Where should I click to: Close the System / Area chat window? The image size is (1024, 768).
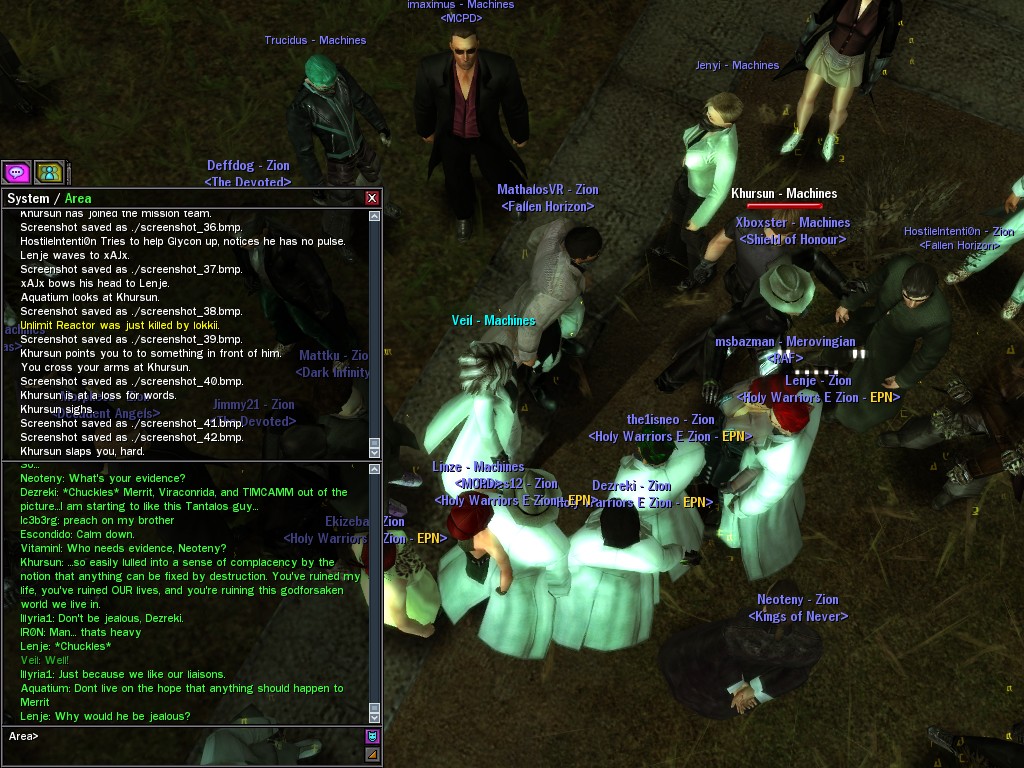(372, 198)
